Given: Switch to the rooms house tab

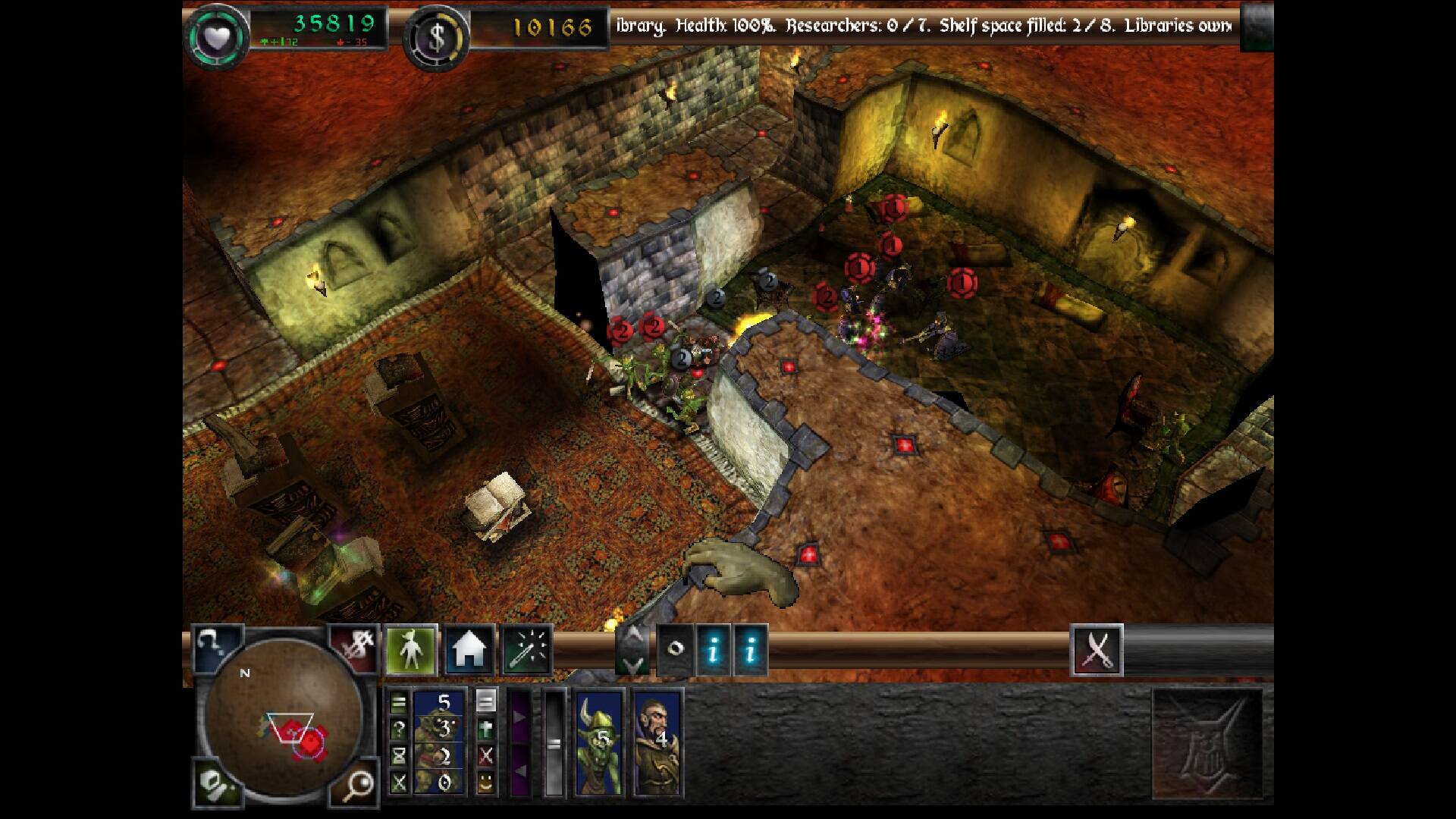Looking at the screenshot, I should (x=469, y=650).
